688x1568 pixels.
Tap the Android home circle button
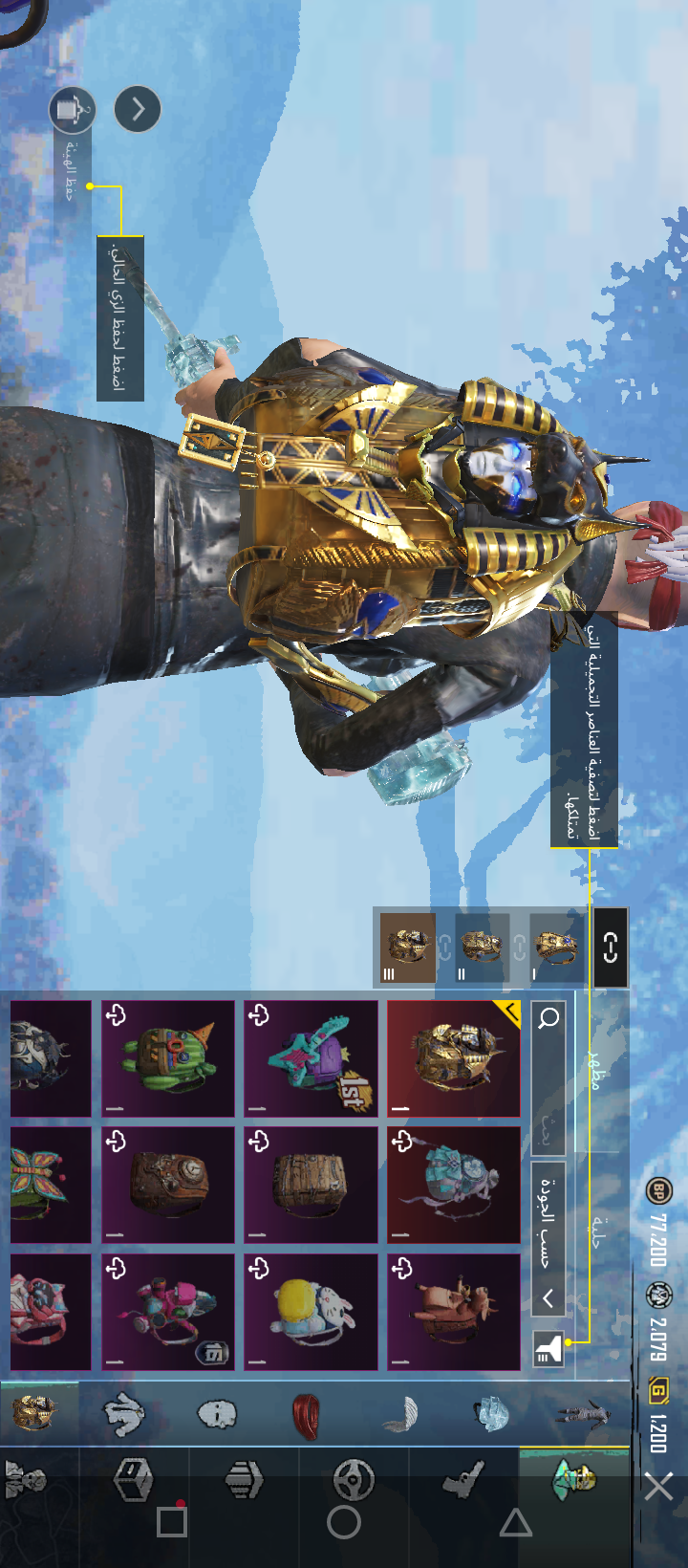(344, 1523)
